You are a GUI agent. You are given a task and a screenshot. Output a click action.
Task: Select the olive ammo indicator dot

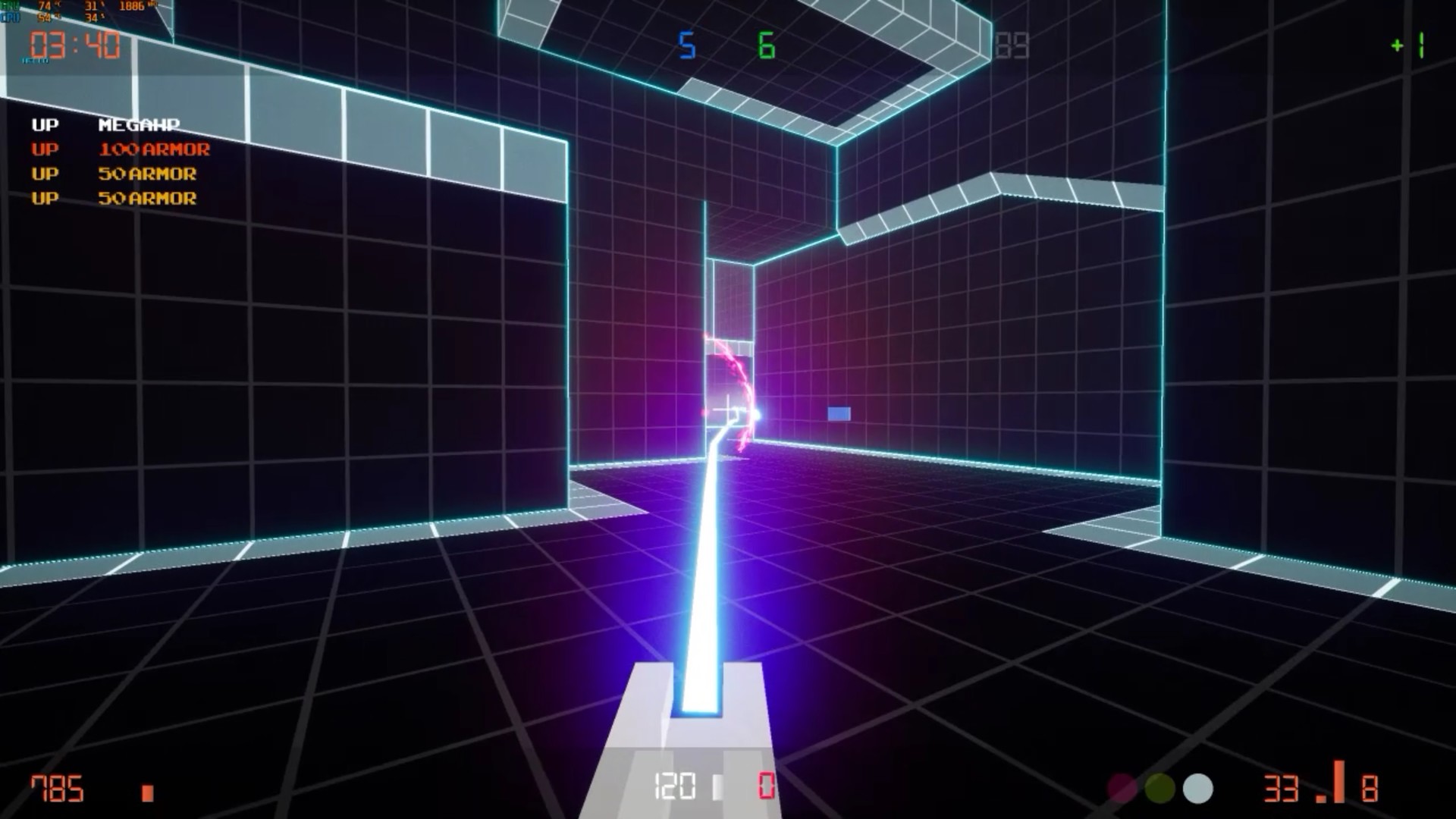point(1160,787)
